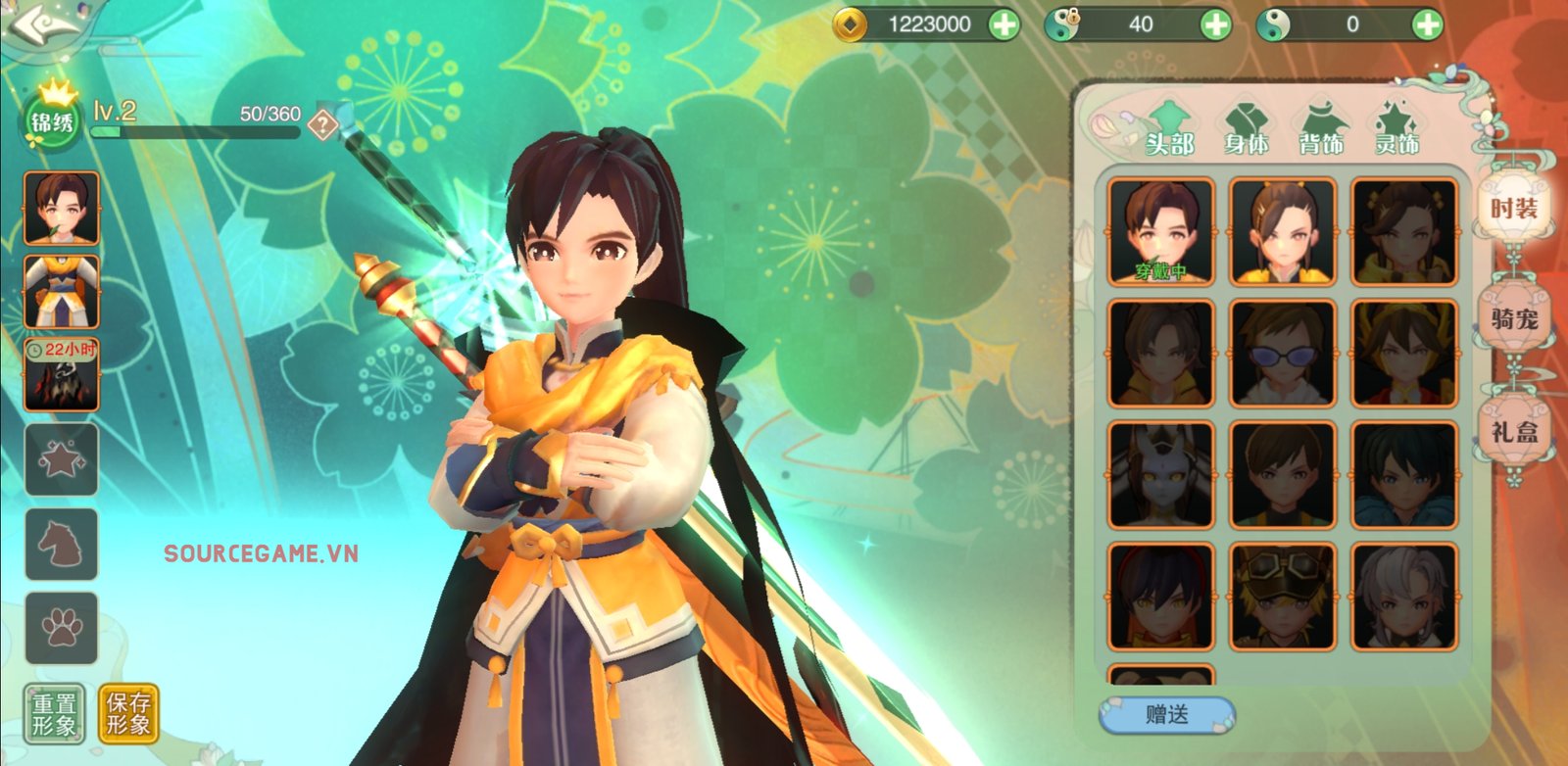Save appearance with 保存形象 button

(128, 714)
